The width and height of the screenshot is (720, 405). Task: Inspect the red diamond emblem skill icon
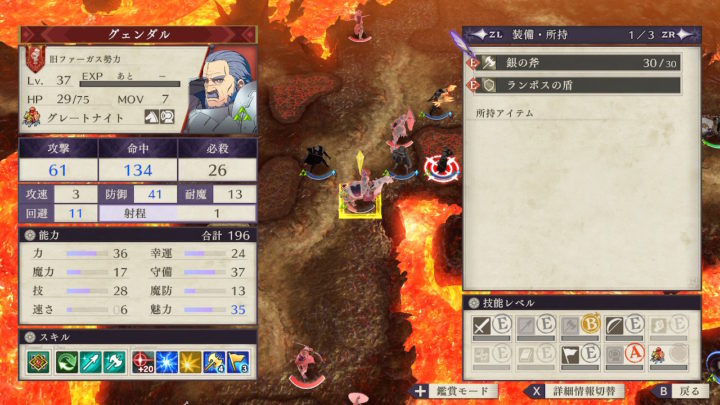click(37, 362)
